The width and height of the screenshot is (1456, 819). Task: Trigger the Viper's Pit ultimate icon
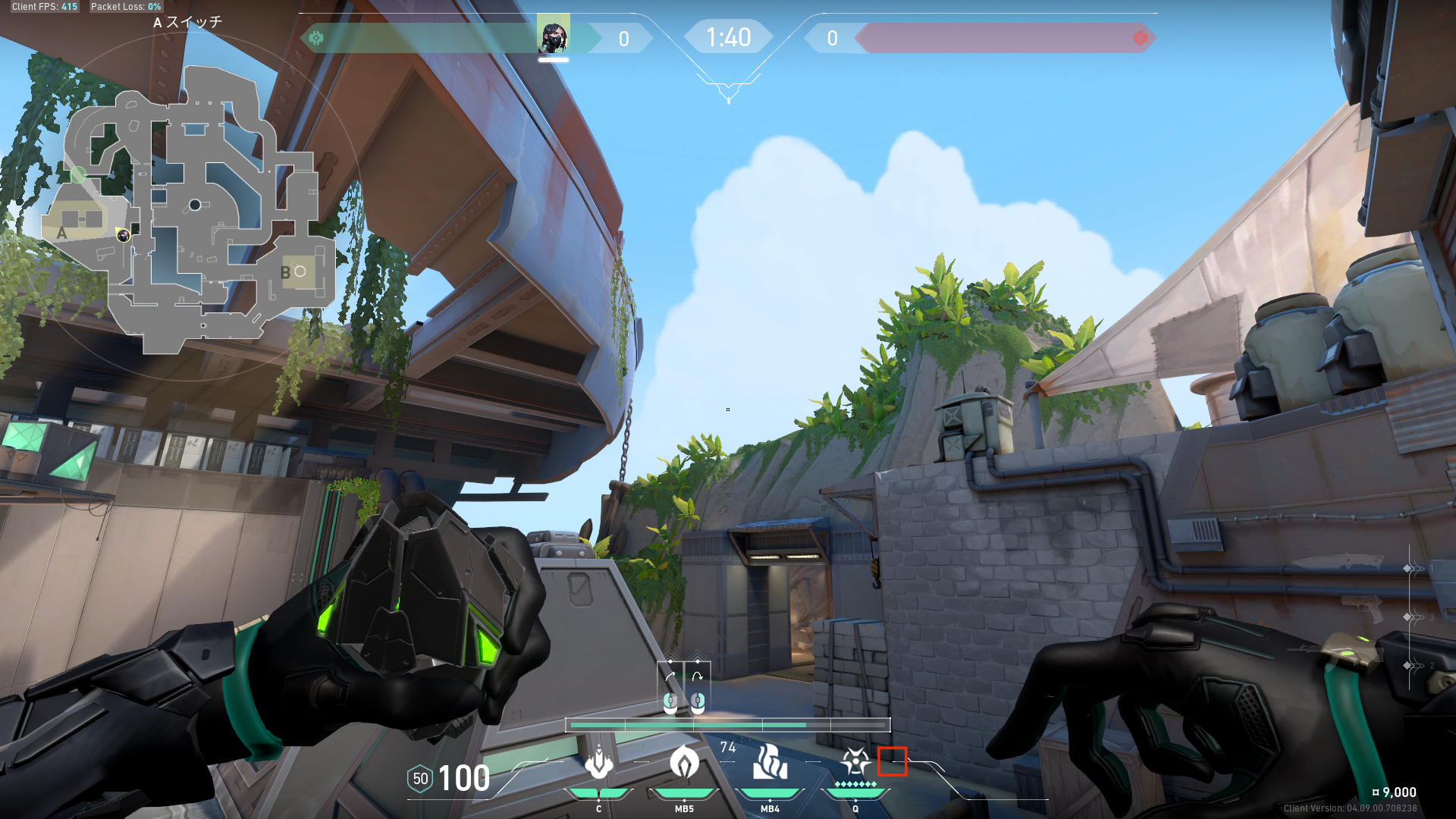855,761
